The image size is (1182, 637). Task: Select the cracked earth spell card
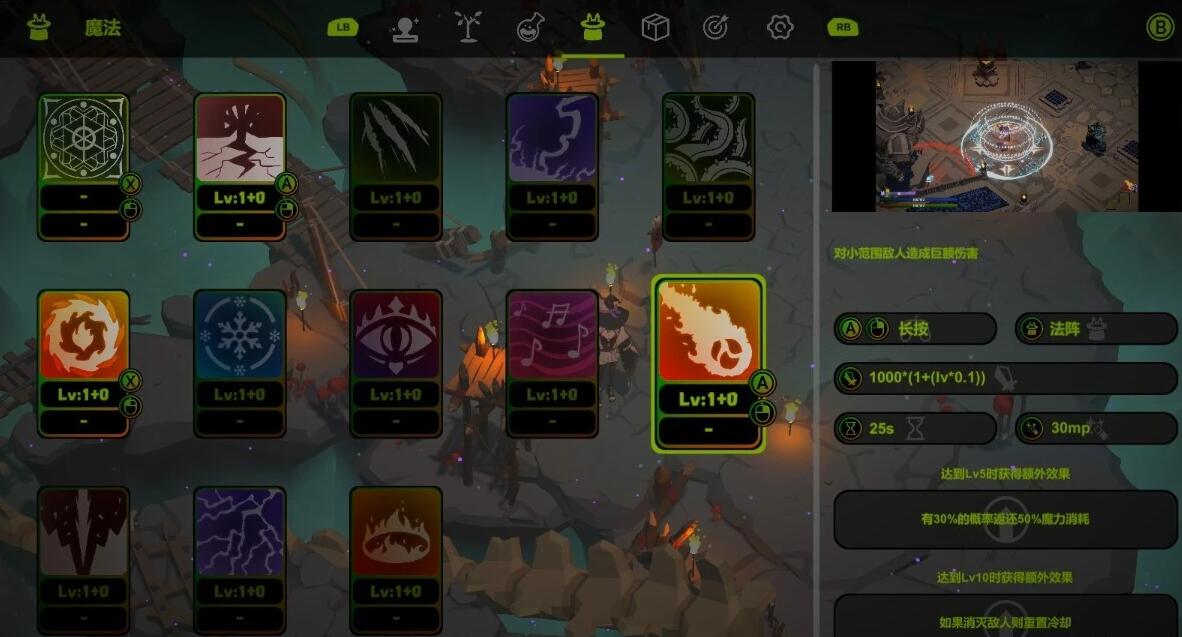[x=240, y=140]
